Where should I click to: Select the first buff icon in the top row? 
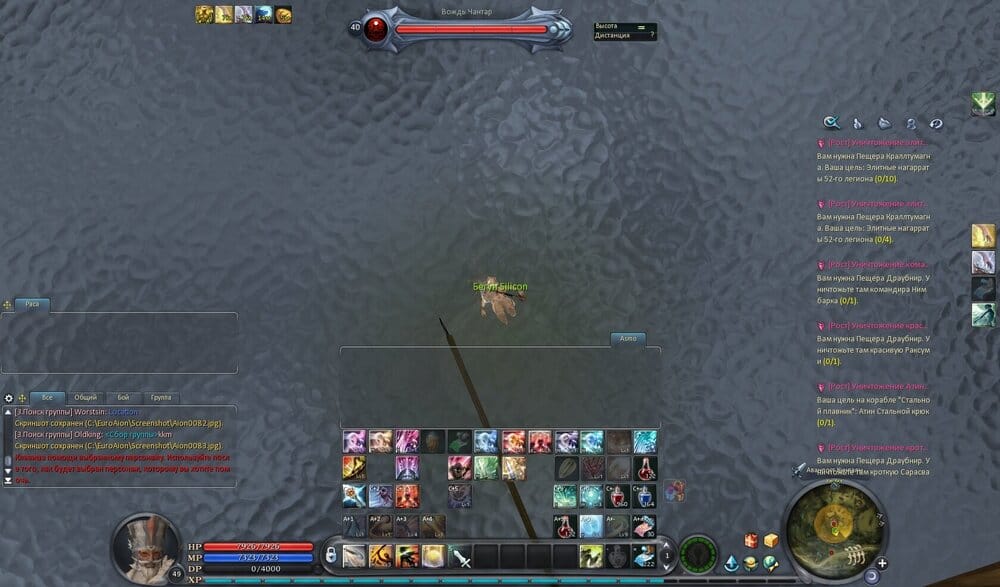(x=204, y=14)
